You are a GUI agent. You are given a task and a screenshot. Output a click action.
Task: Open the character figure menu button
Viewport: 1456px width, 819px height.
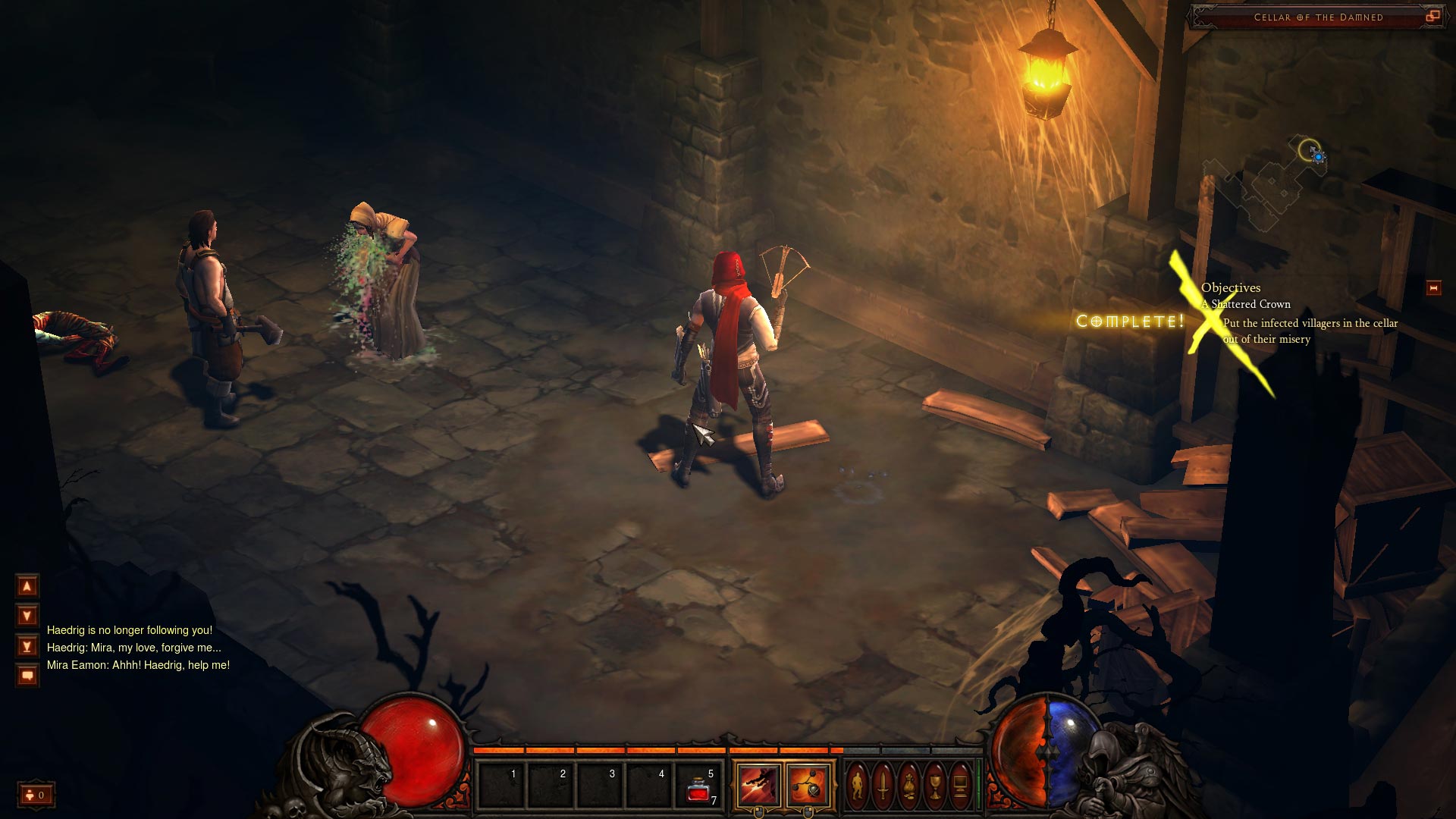pos(857,786)
